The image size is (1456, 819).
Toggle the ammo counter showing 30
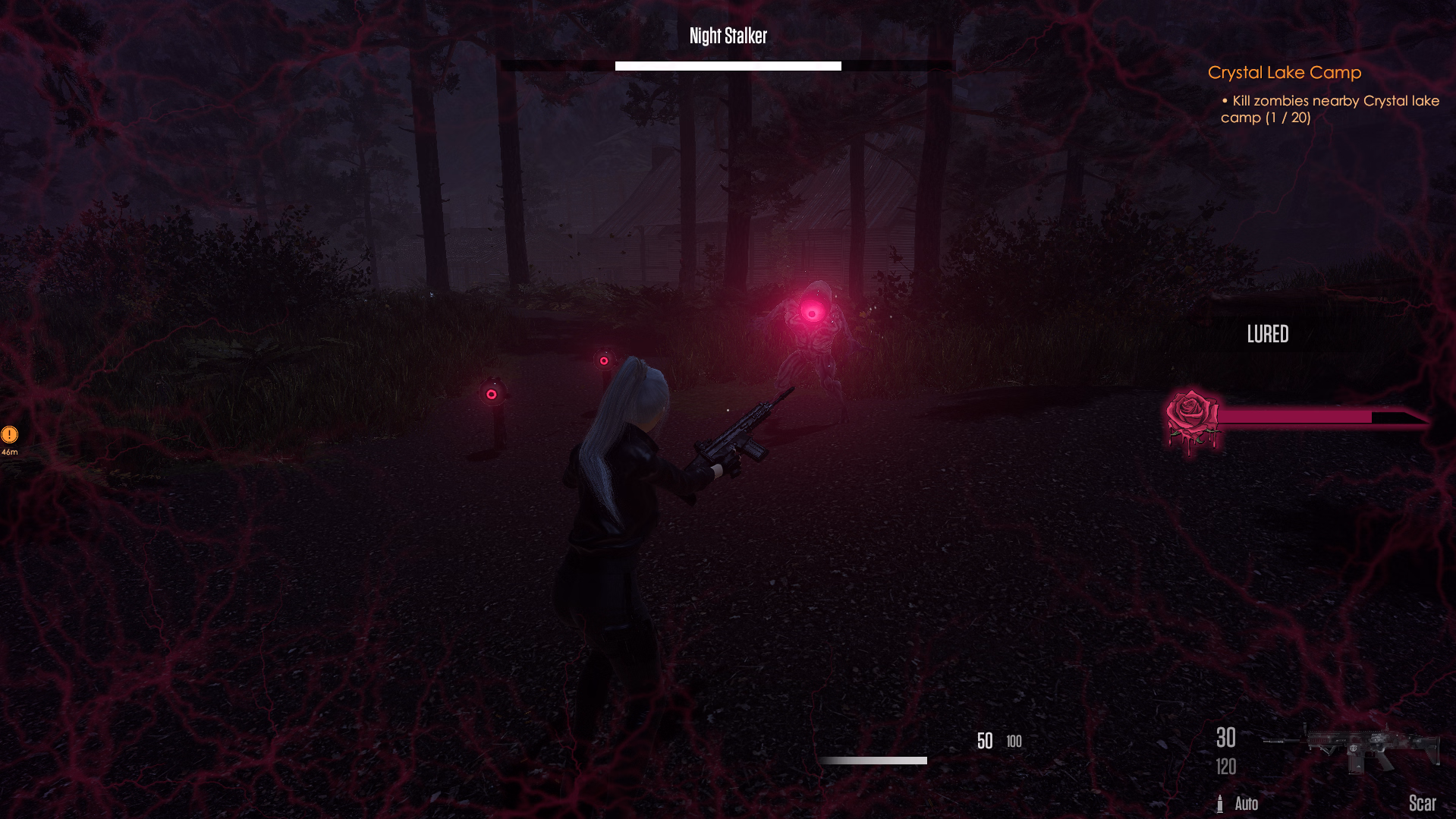pyautogui.click(x=1225, y=738)
